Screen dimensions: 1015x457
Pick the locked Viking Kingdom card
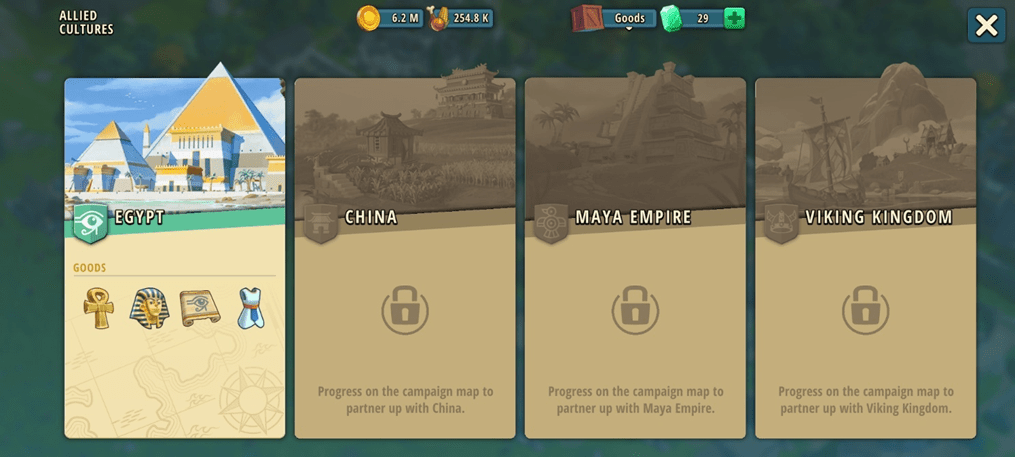point(865,258)
